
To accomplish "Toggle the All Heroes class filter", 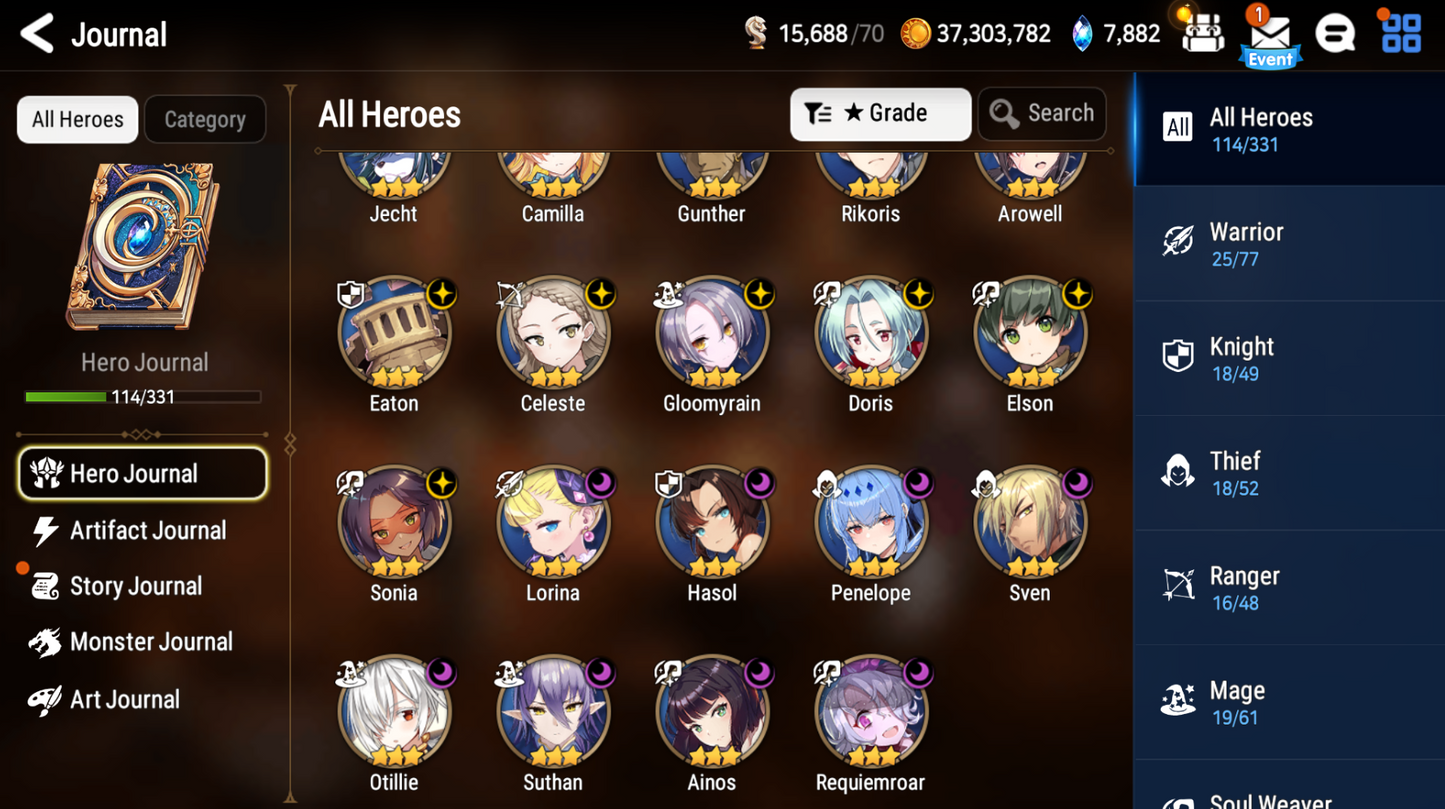I will [1288, 129].
